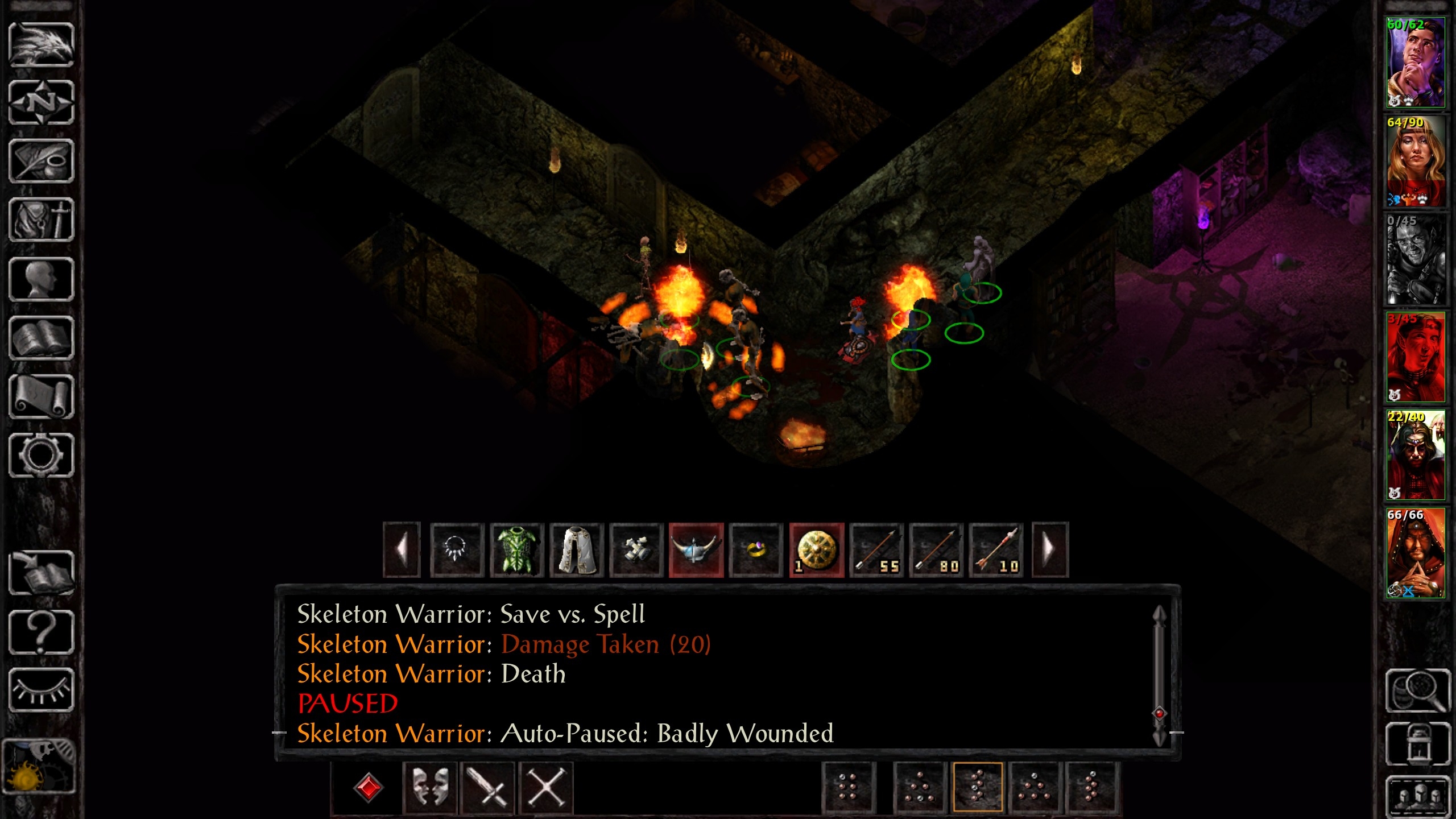Open the mage spellbook button
The width and height of the screenshot is (1456, 819).
(41, 338)
